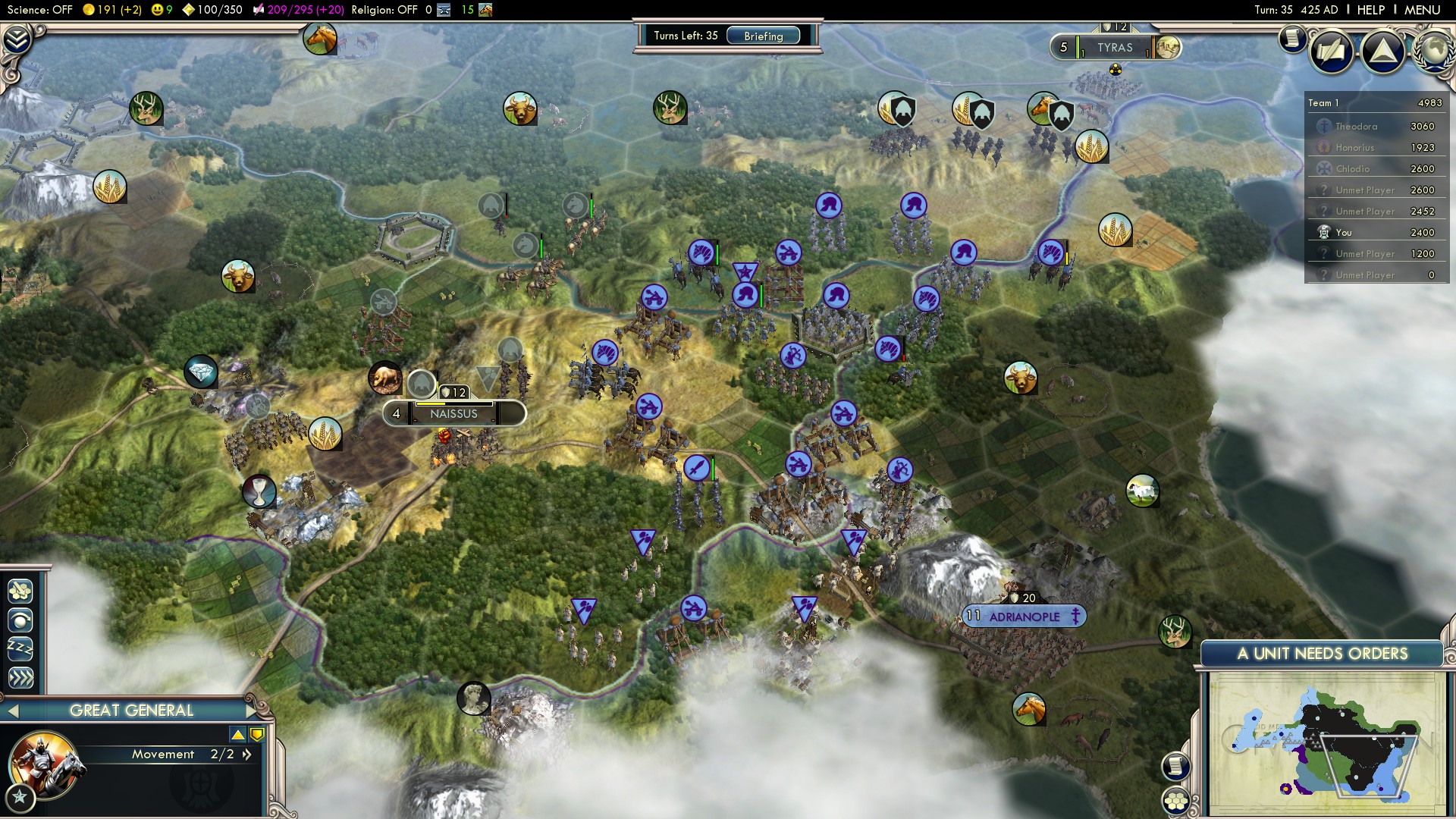Cycle to the next unit

pos(252,711)
